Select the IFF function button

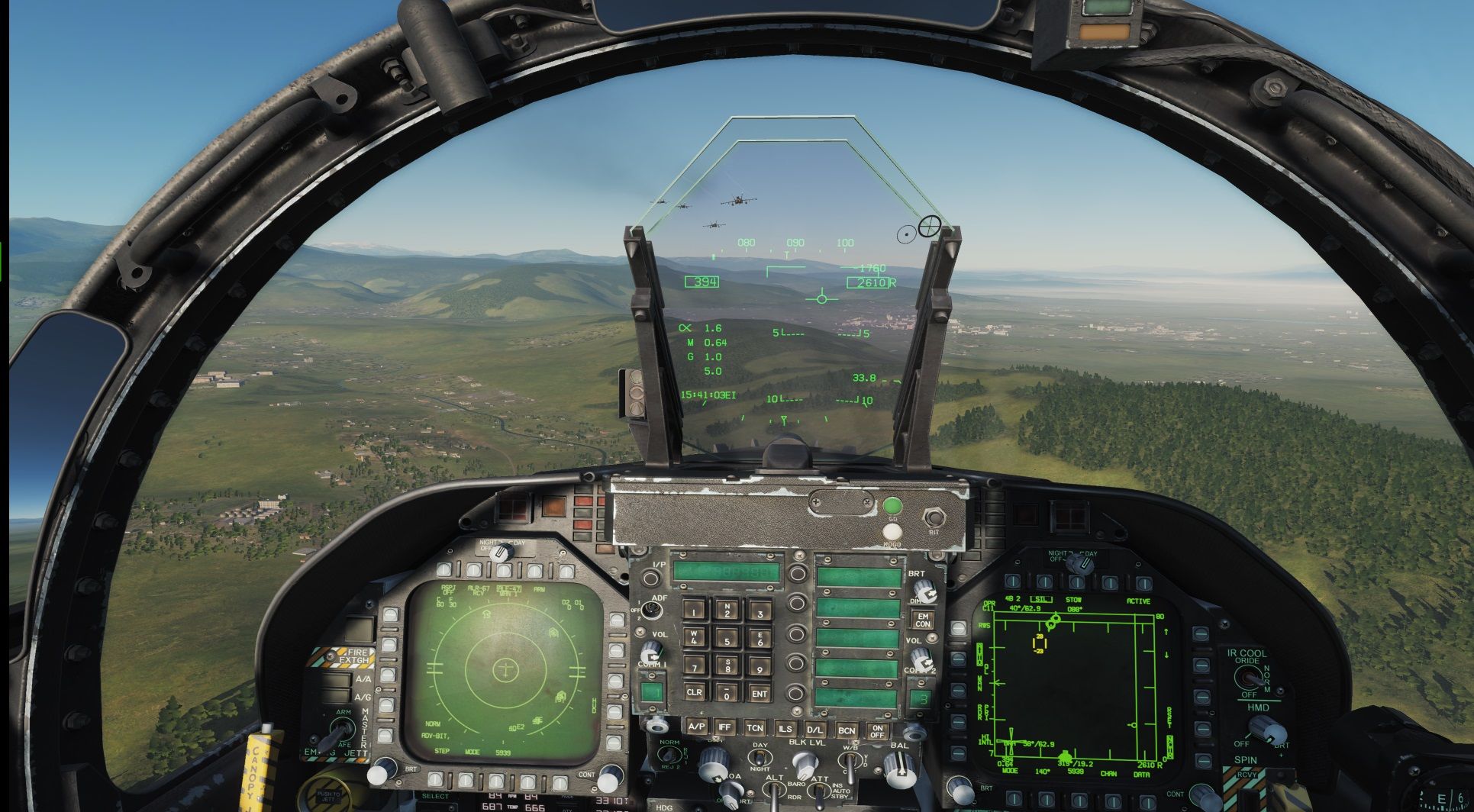[x=724, y=727]
